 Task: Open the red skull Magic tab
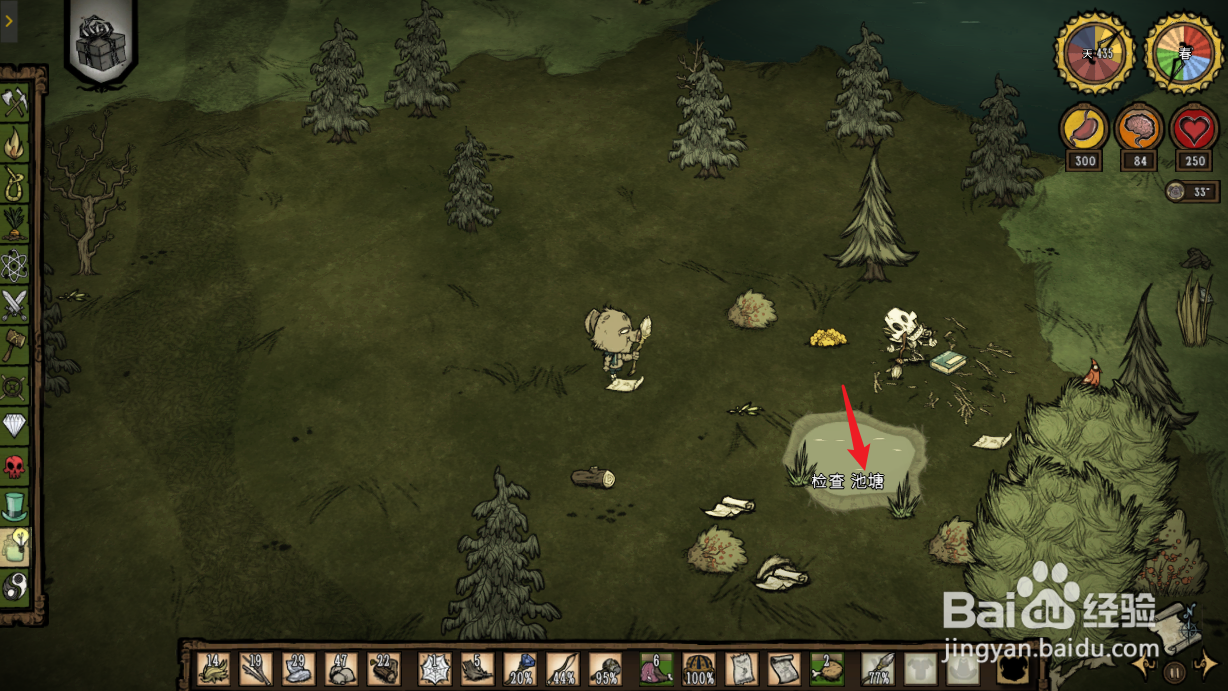(15, 466)
